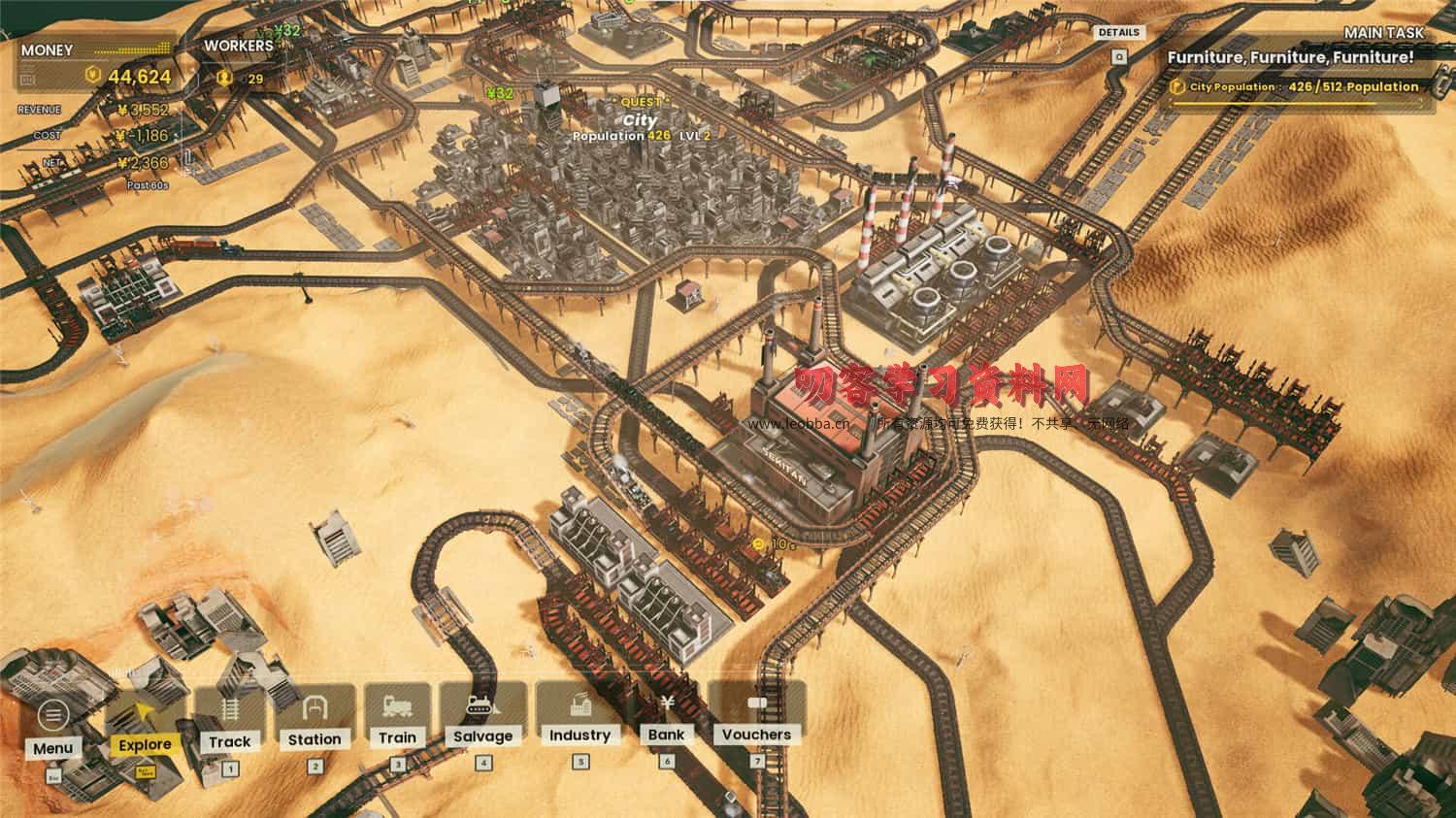The height and width of the screenshot is (818, 1456).
Task: Click the worker icon next to the count 29
Action: pyautogui.click(x=223, y=76)
